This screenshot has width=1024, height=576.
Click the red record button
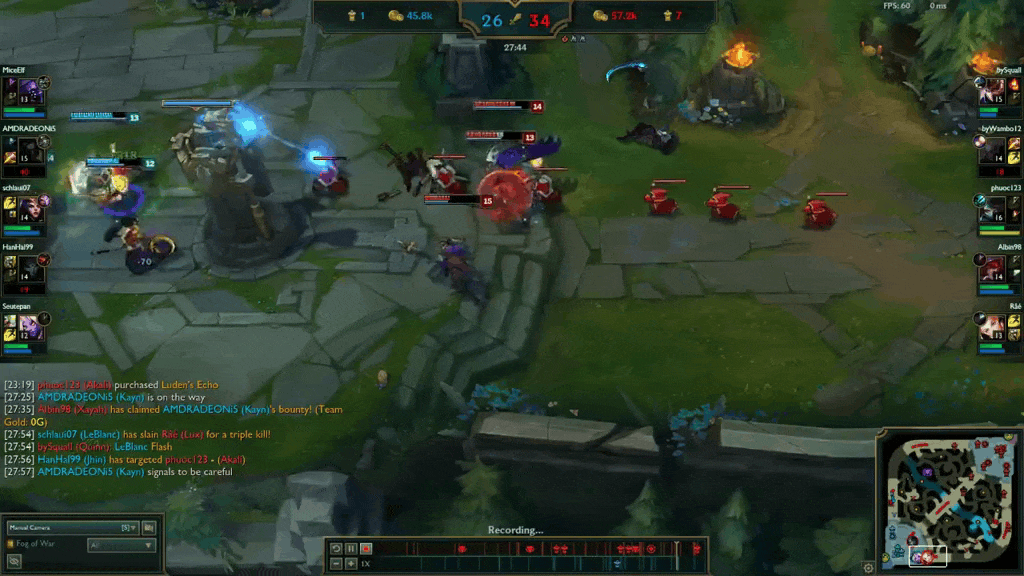366,548
